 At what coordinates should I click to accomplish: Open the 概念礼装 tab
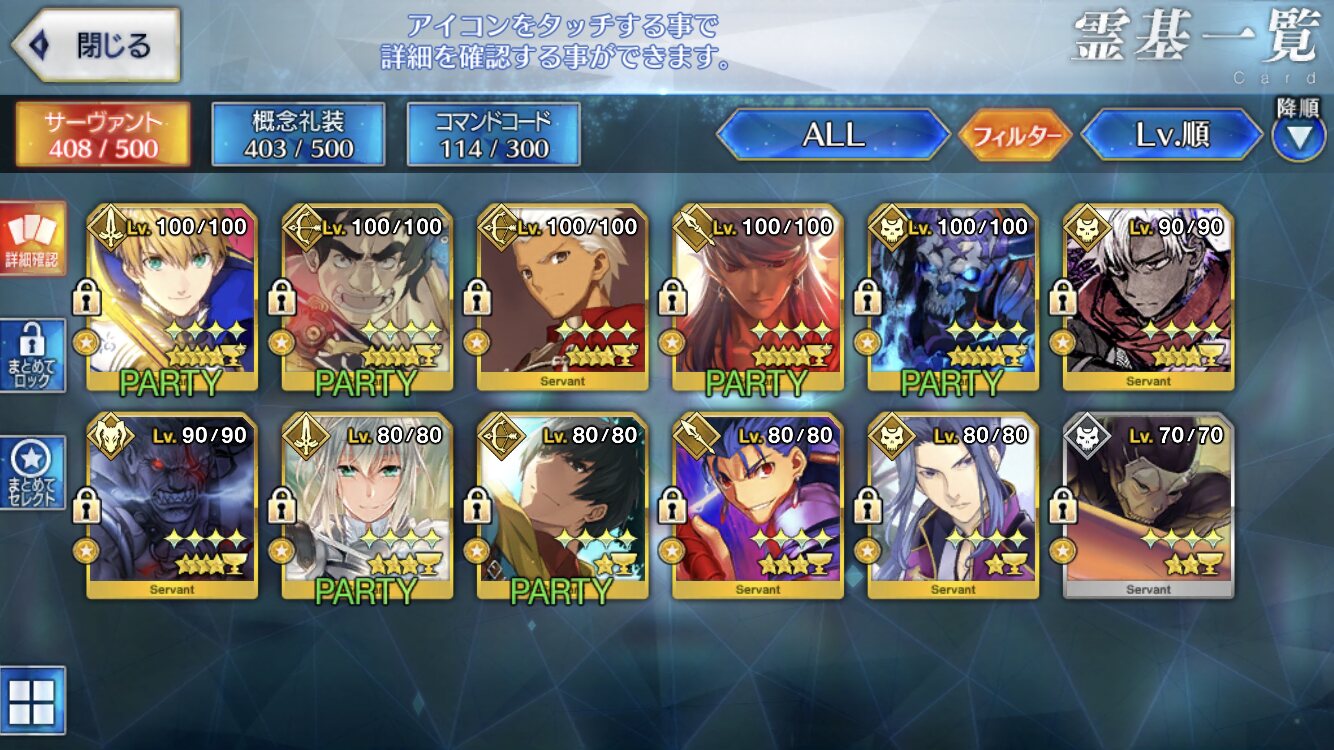pos(298,134)
